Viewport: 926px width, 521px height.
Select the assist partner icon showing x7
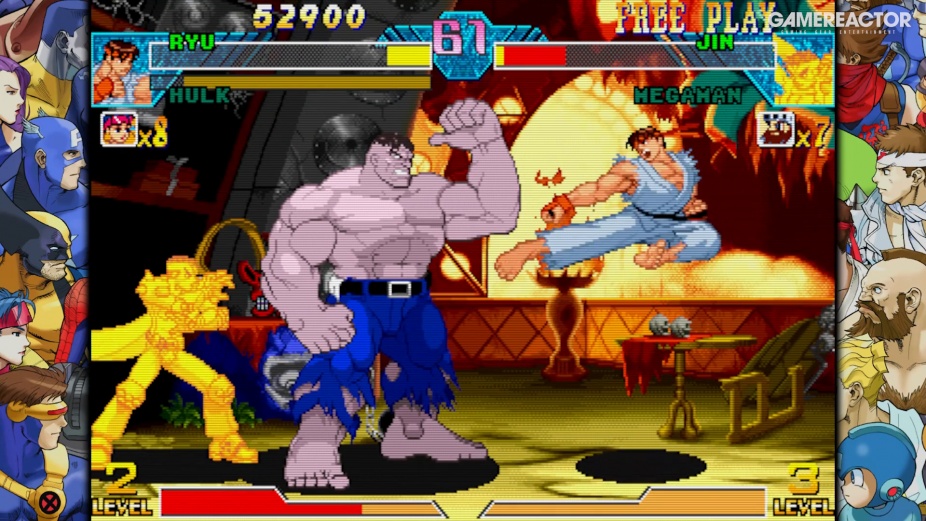click(x=775, y=130)
